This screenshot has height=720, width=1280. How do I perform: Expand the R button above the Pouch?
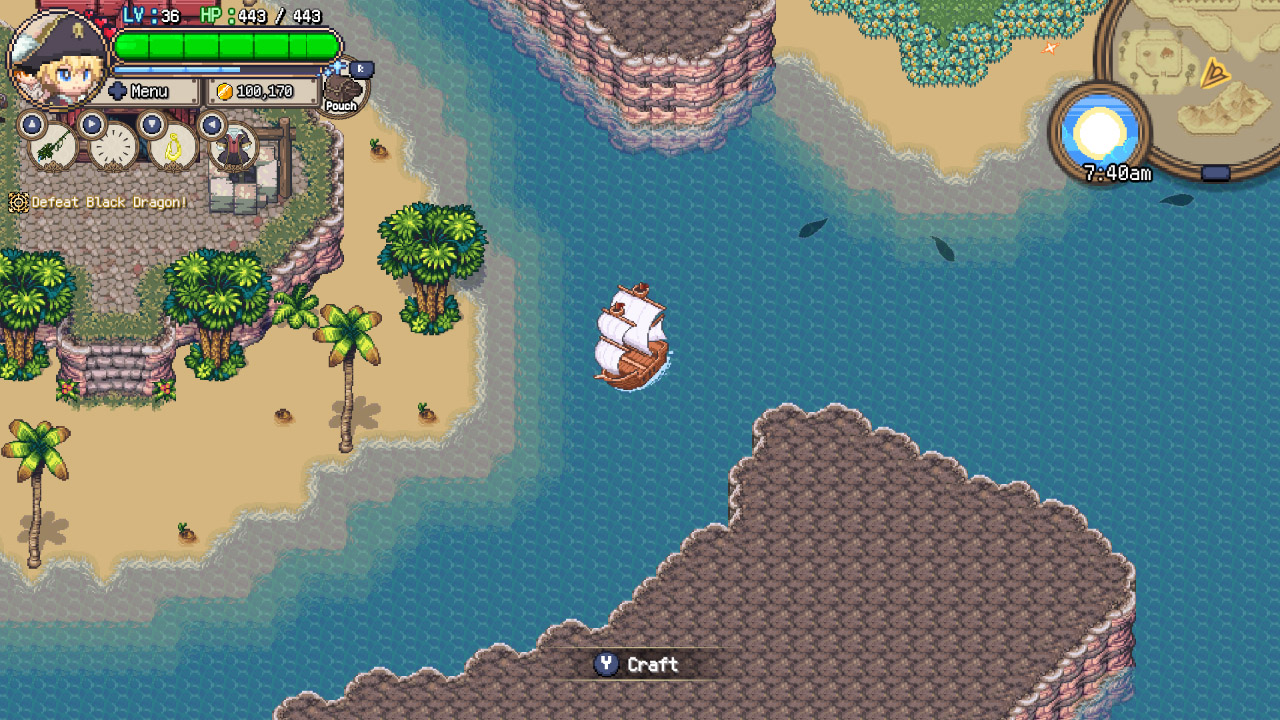click(362, 67)
